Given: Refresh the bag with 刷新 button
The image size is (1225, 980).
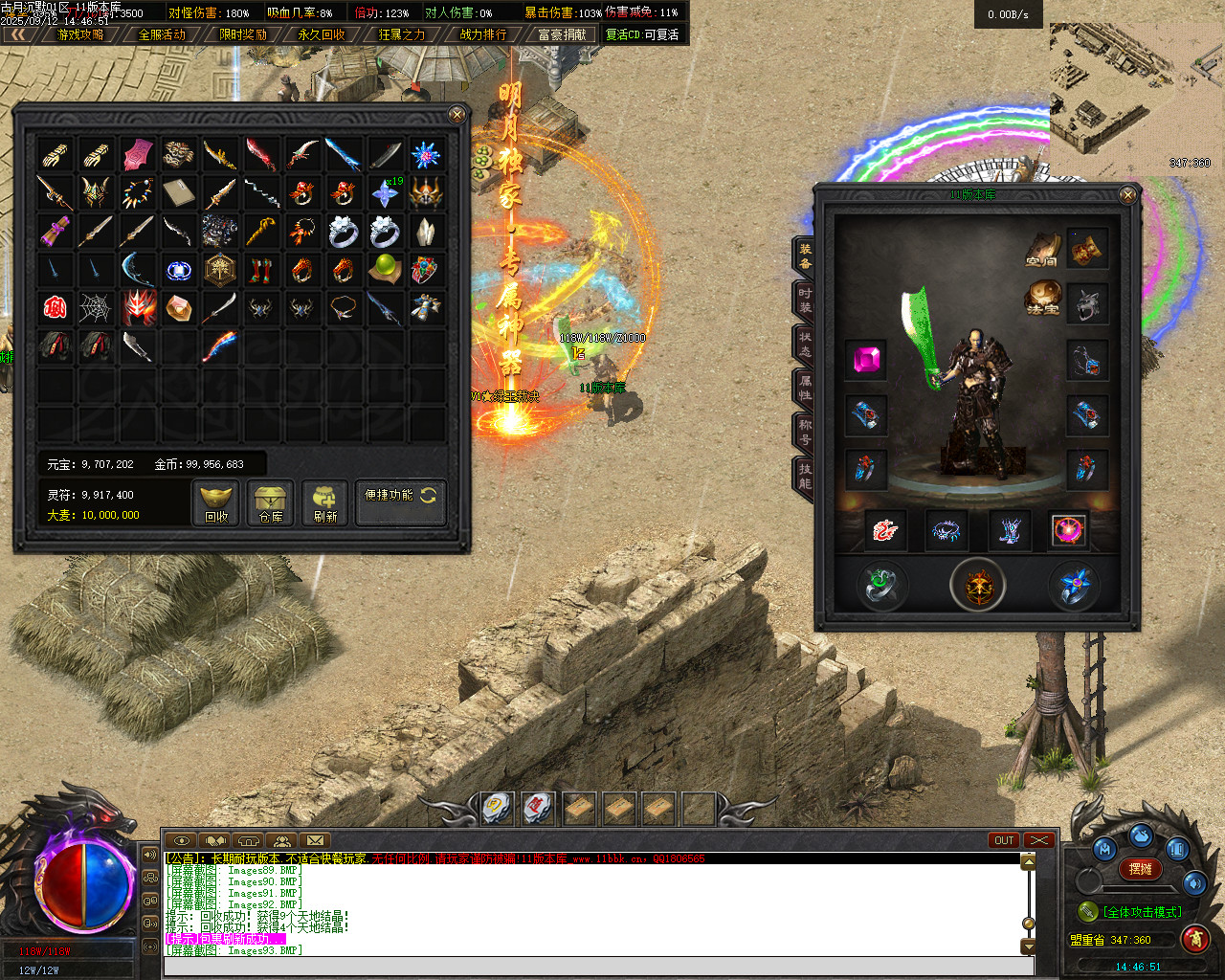Looking at the screenshot, I should (325, 502).
